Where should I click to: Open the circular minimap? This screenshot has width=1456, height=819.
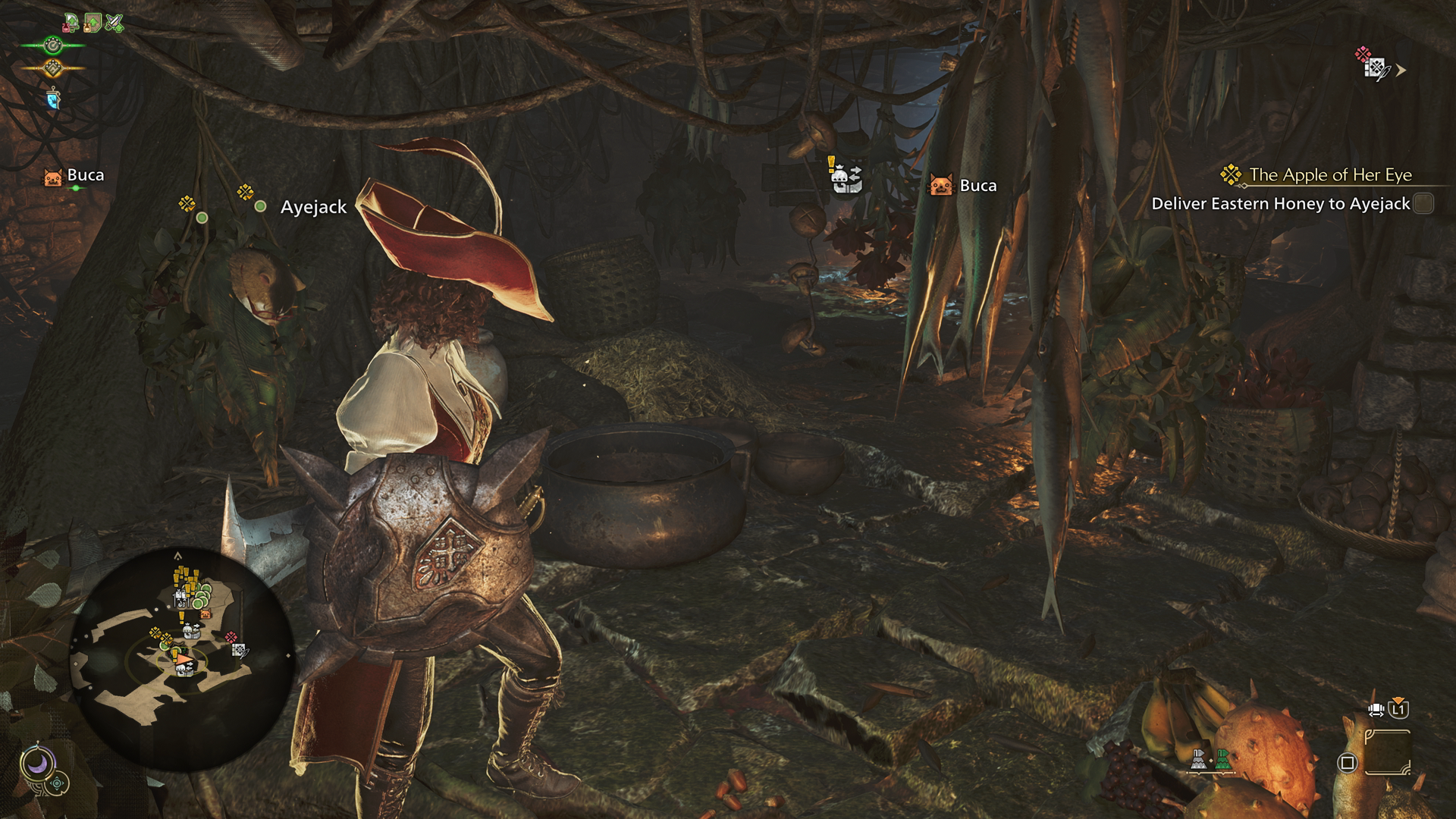[x=182, y=658]
